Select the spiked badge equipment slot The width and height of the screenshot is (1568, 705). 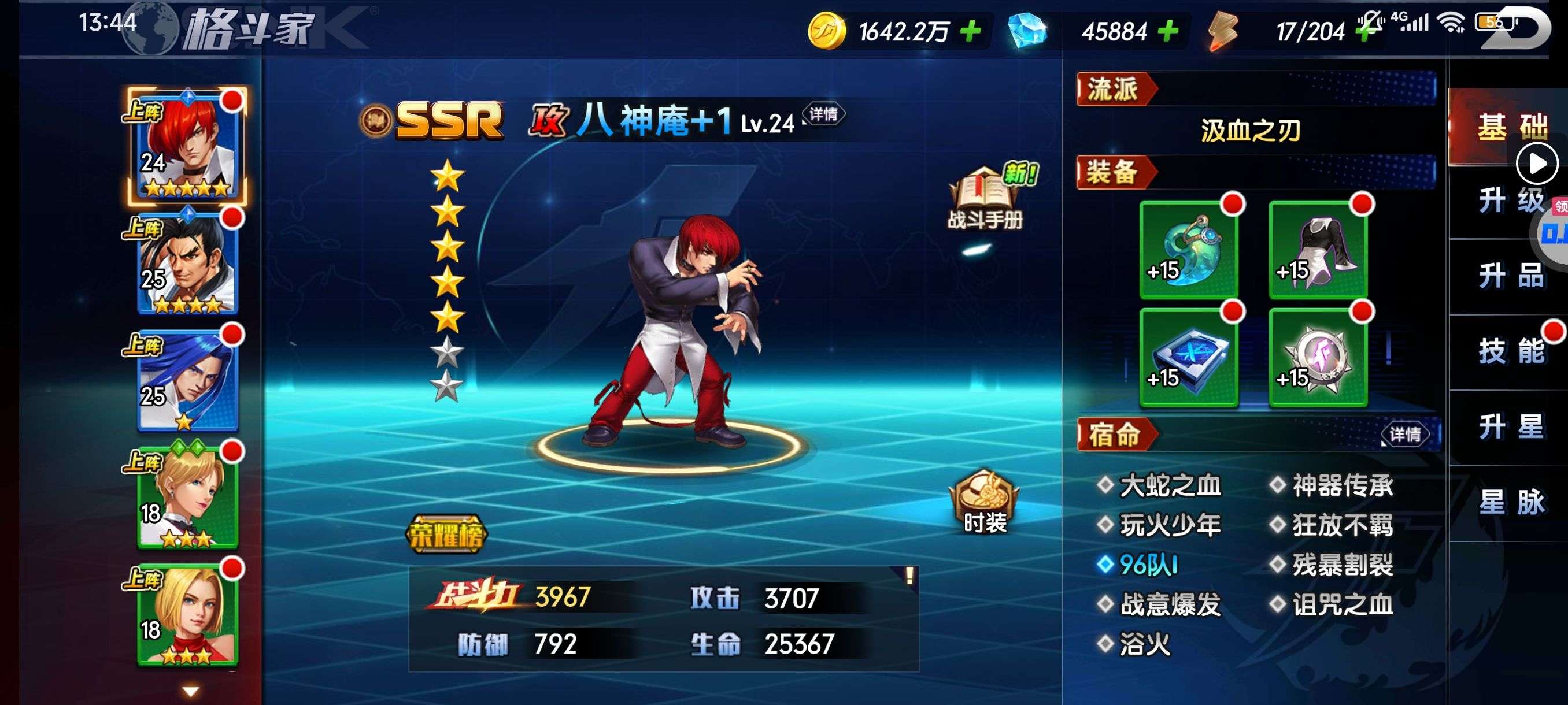coord(1318,358)
